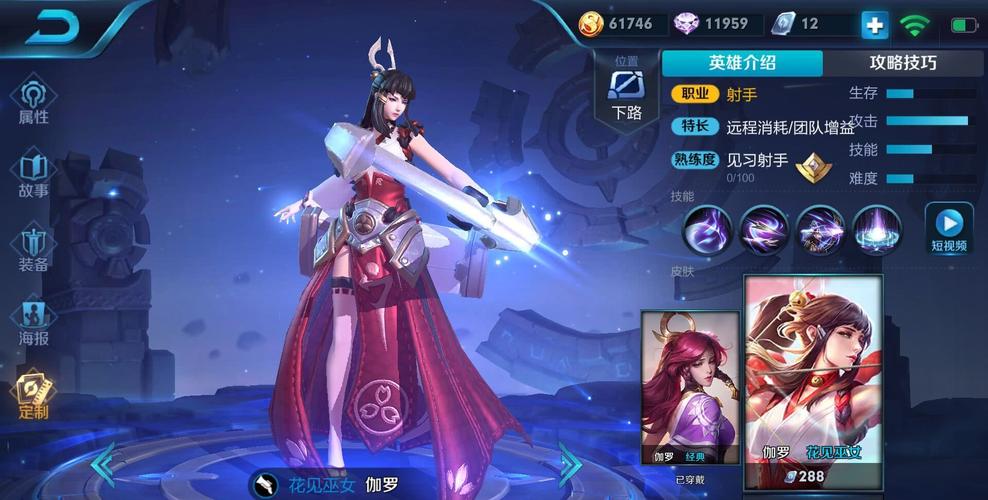This screenshot has width=988, height=500.
Task: Play the 短视频 short video
Action: tap(948, 229)
